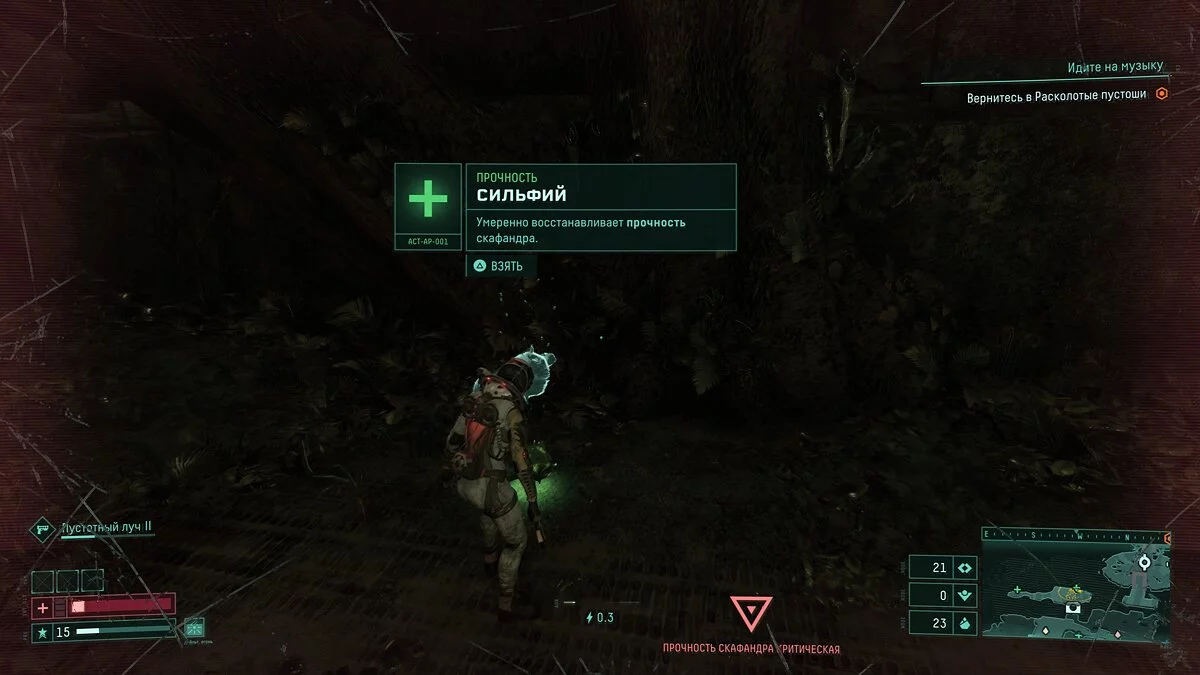Click the orange hexagon objective icon

(1161, 94)
